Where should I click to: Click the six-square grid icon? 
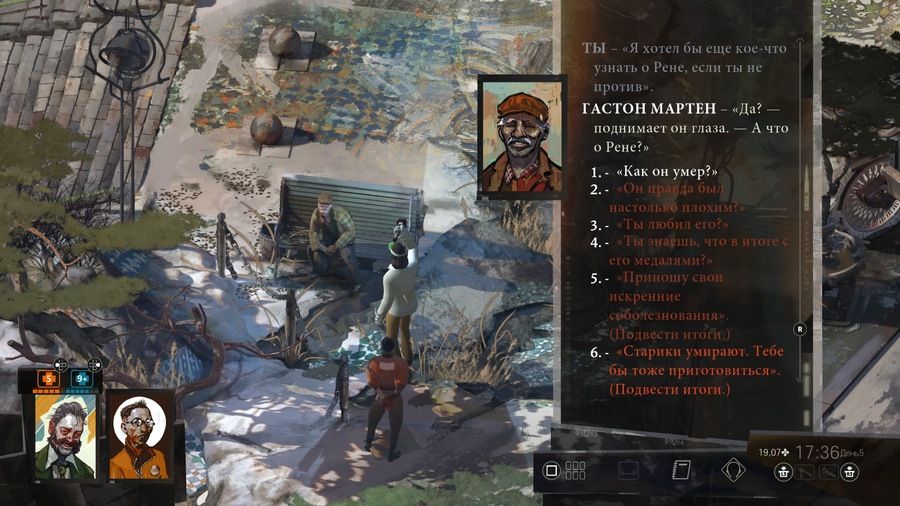coord(575,470)
